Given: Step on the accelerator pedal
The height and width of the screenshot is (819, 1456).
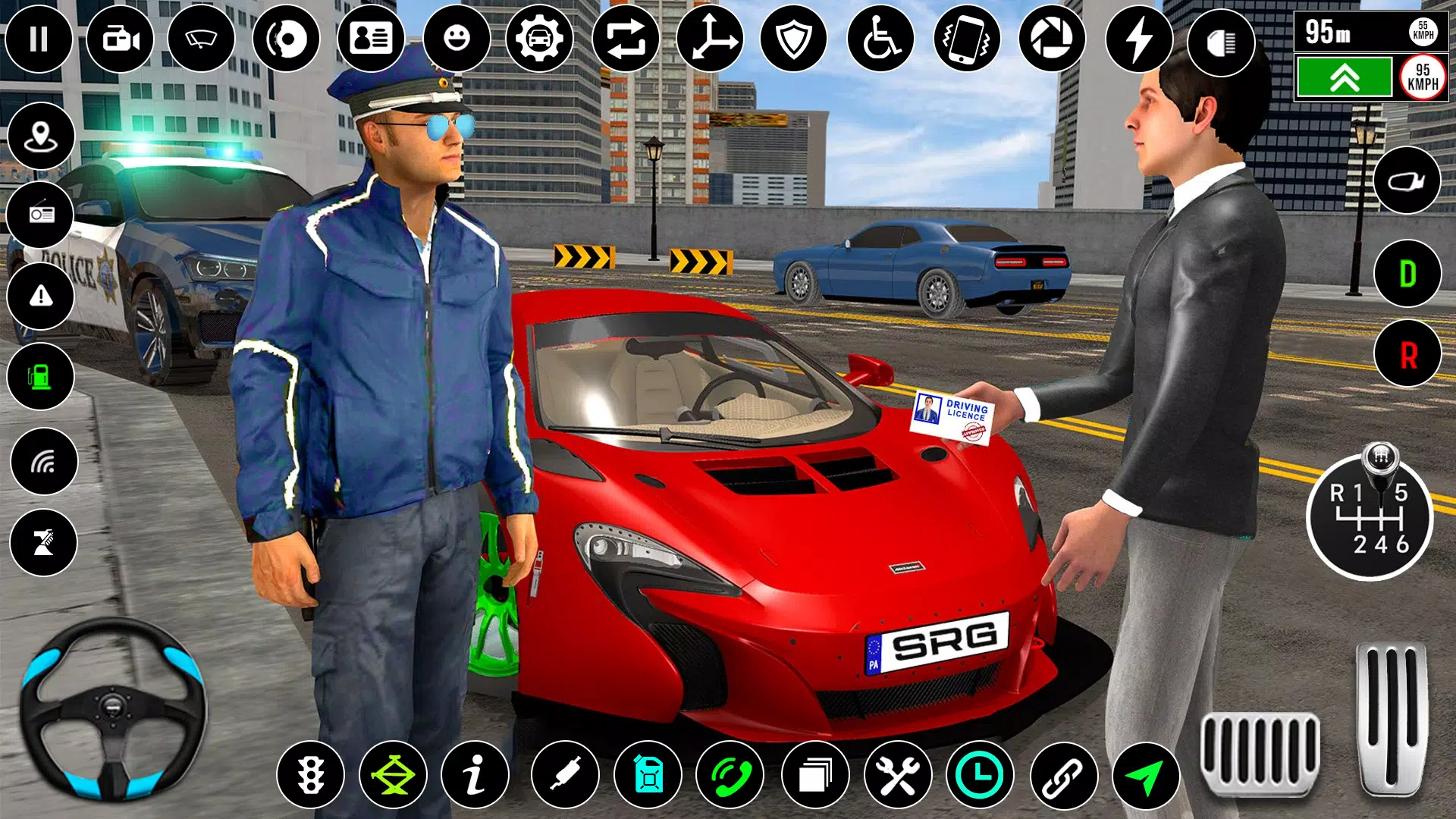Looking at the screenshot, I should click(x=1392, y=717).
